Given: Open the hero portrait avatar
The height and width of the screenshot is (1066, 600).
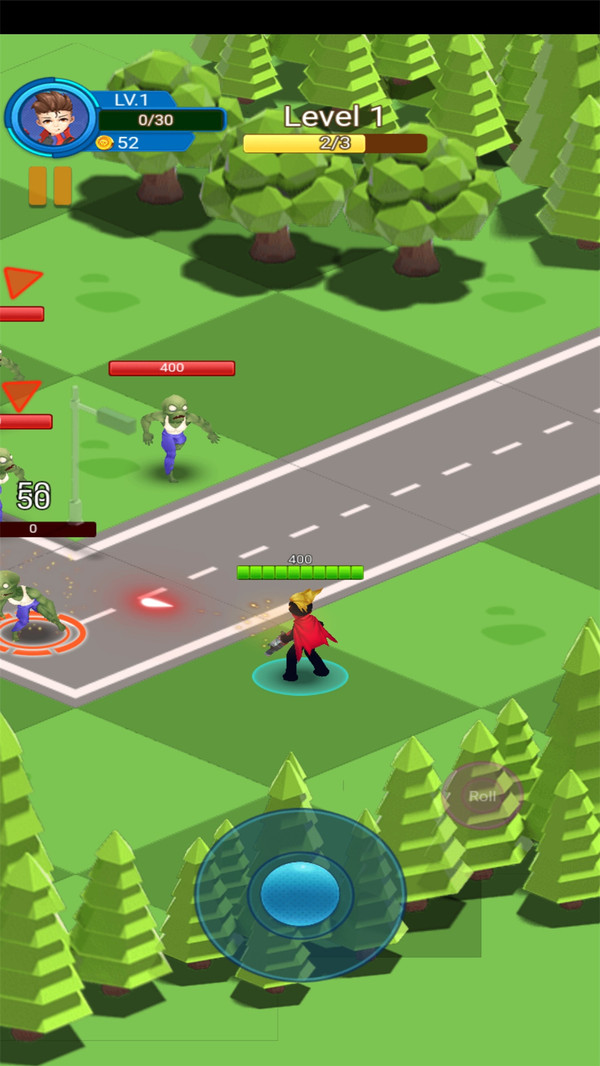Looking at the screenshot, I should click(50, 117).
